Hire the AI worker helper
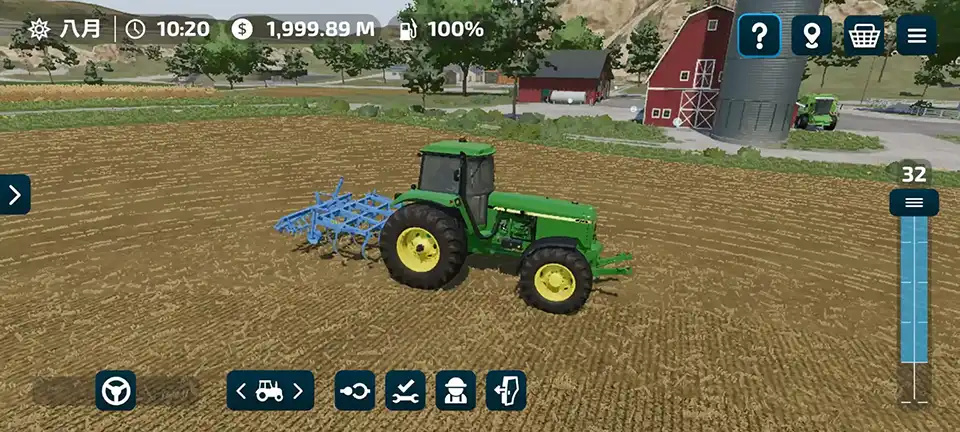Screen dimensions: 960x432 (x=456, y=390)
